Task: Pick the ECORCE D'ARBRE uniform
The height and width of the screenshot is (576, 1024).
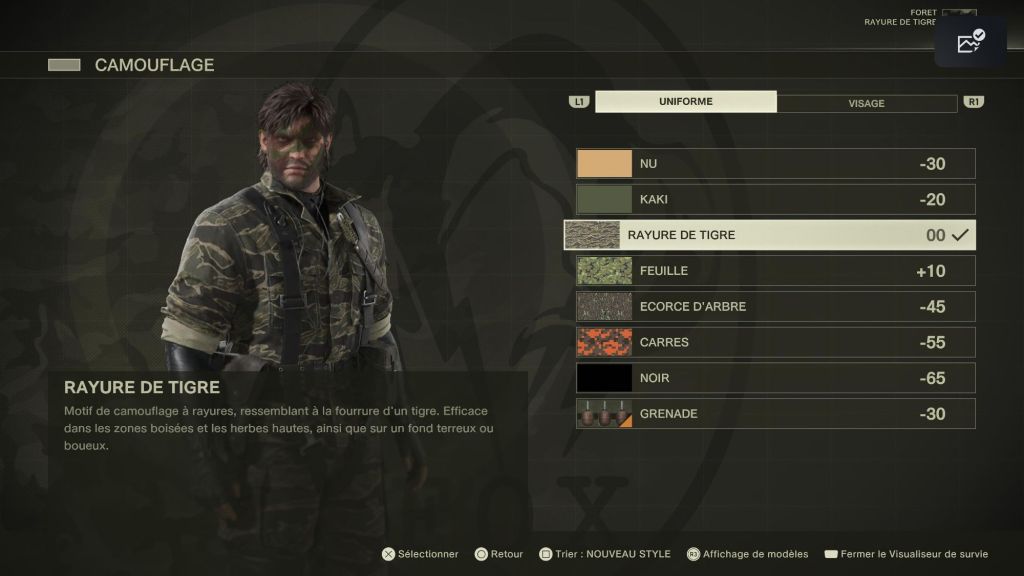Action: (x=775, y=306)
